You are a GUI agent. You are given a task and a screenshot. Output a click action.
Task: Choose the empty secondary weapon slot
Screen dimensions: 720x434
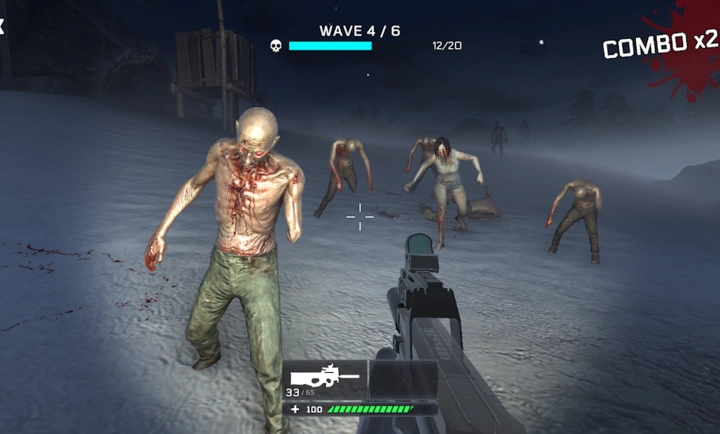click(x=403, y=380)
